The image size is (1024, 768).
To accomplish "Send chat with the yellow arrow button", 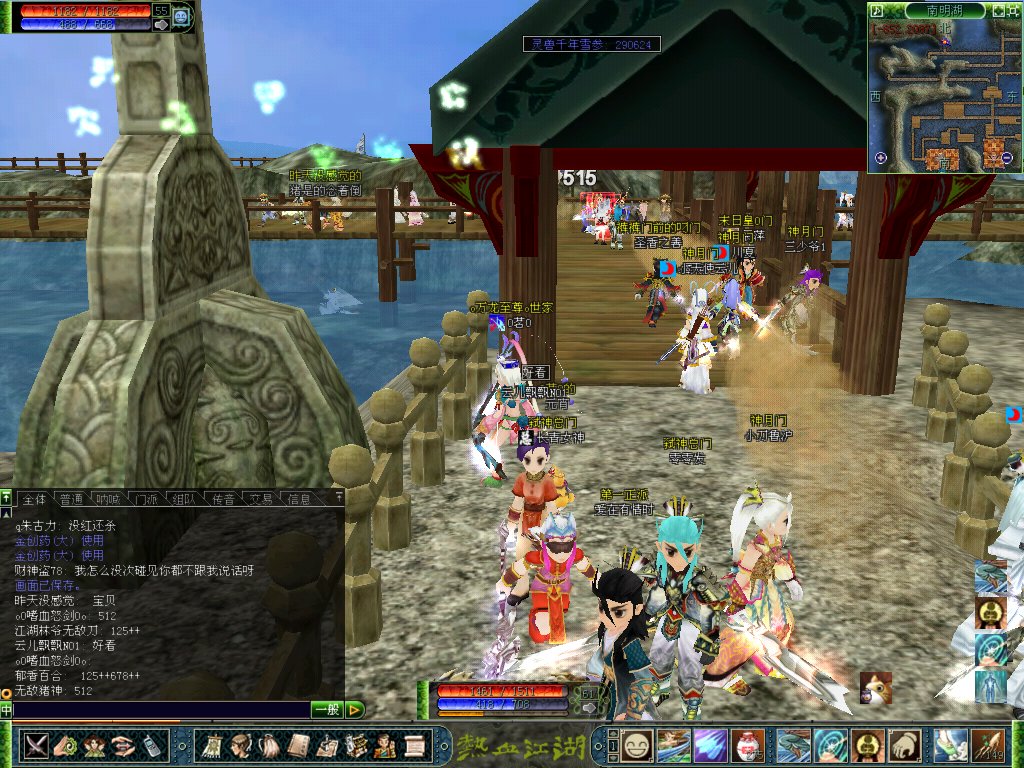I will [x=355, y=710].
